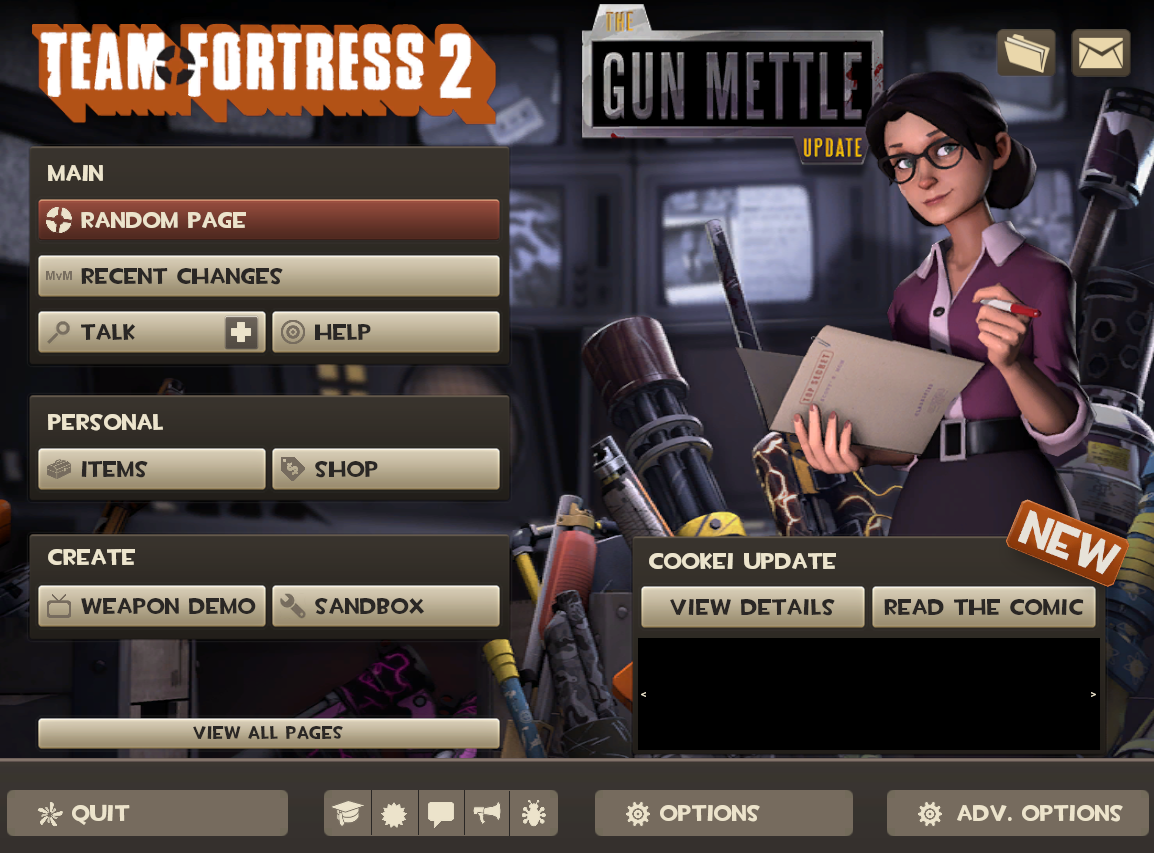Open the Talk button
Screen dimensions: 1154x853
pos(130,332)
